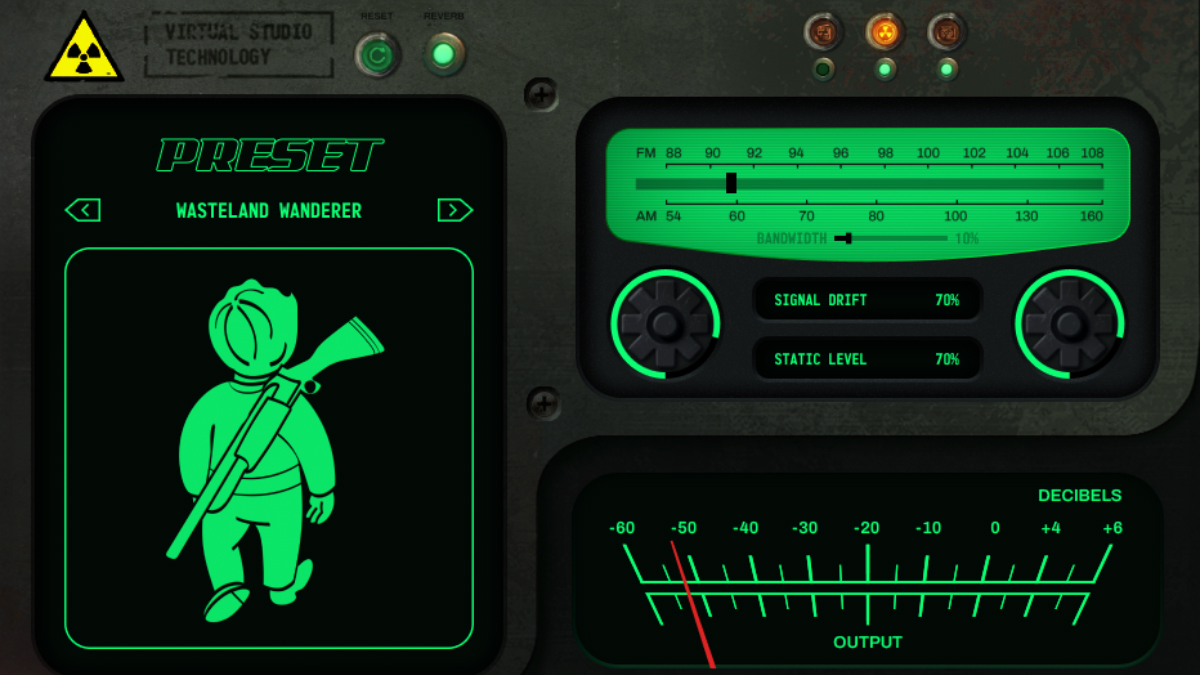This screenshot has width=1200, height=675.
Task: Advance to the next preset with the right arrow
Action: [455, 210]
